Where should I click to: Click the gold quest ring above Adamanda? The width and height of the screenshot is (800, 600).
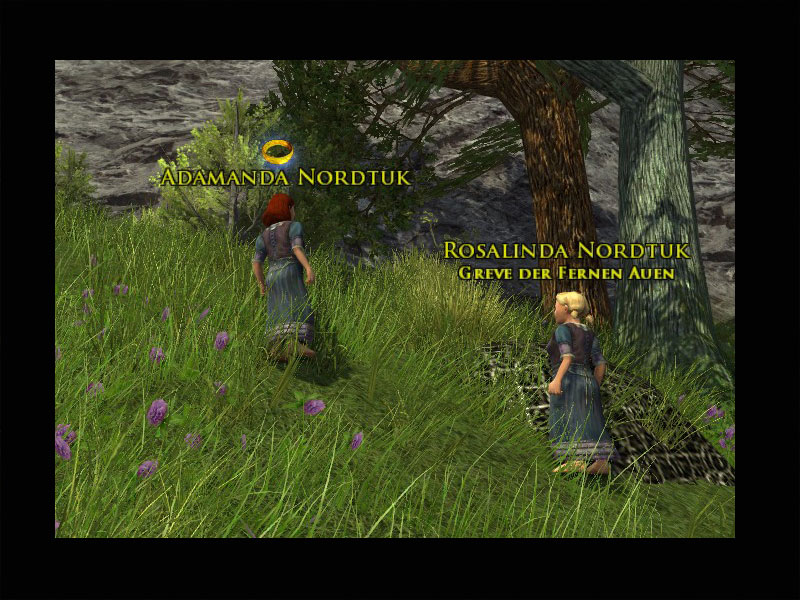(279, 152)
